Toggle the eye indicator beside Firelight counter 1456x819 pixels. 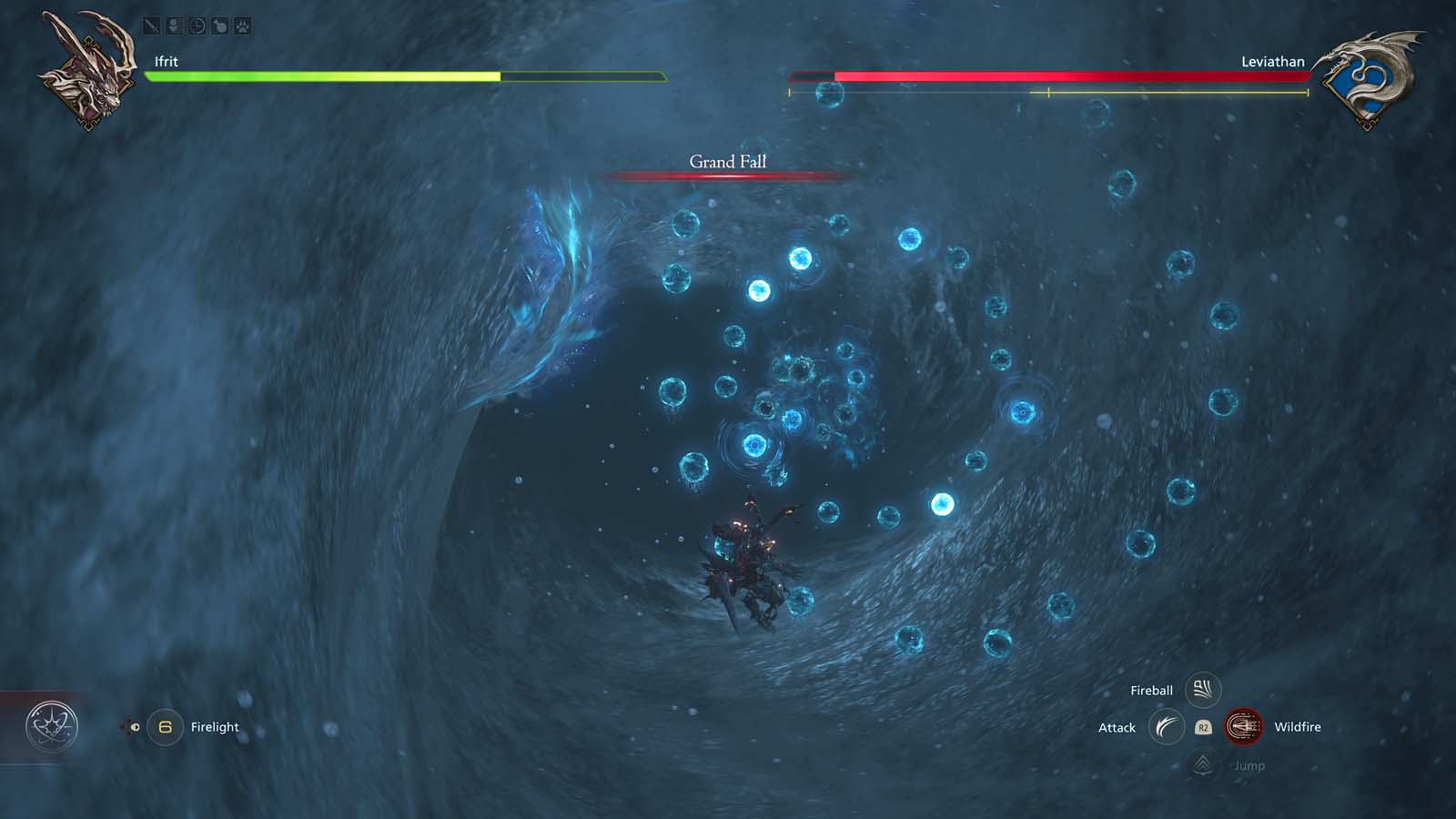tap(135, 727)
